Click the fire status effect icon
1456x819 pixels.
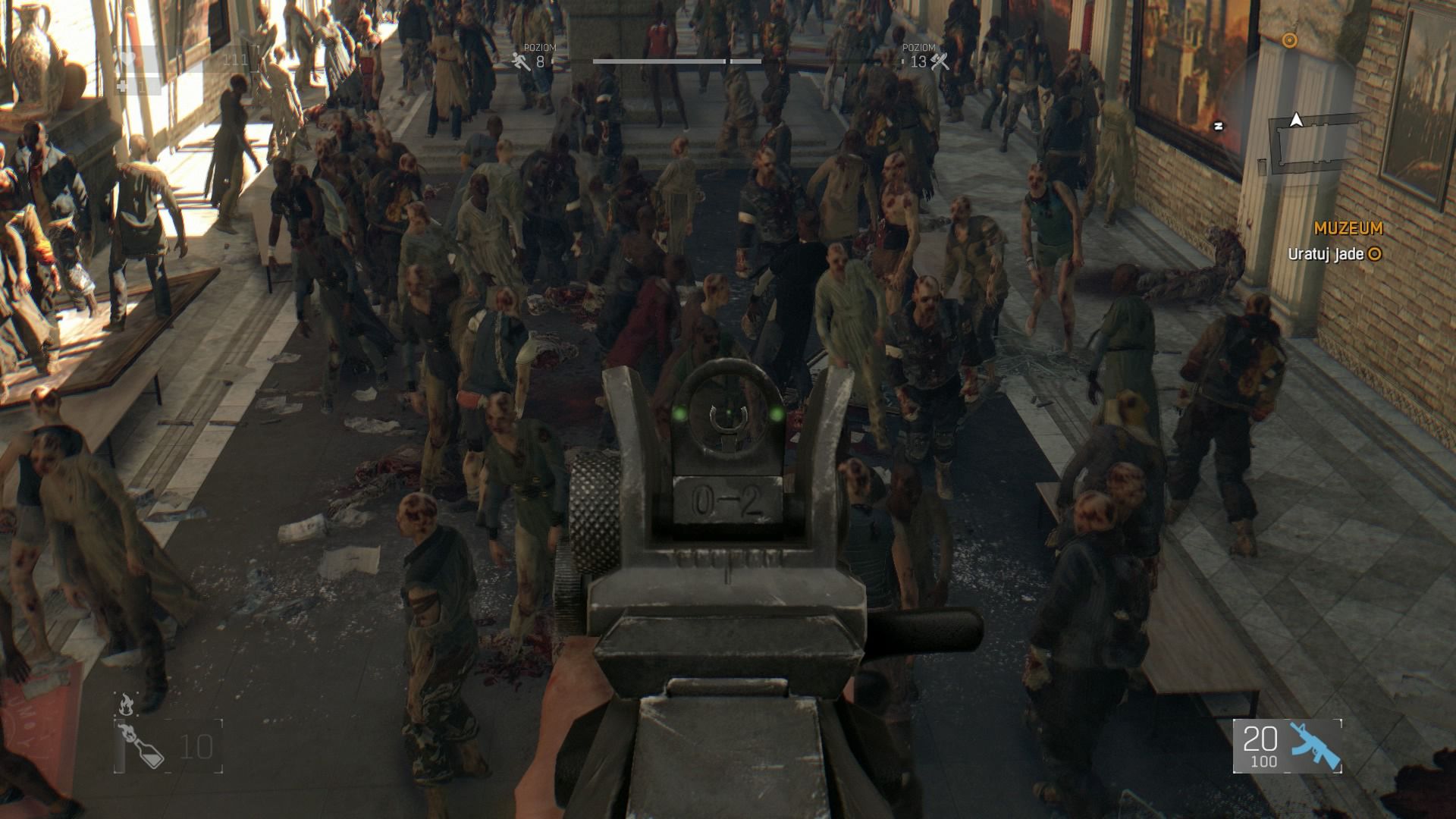click(127, 704)
